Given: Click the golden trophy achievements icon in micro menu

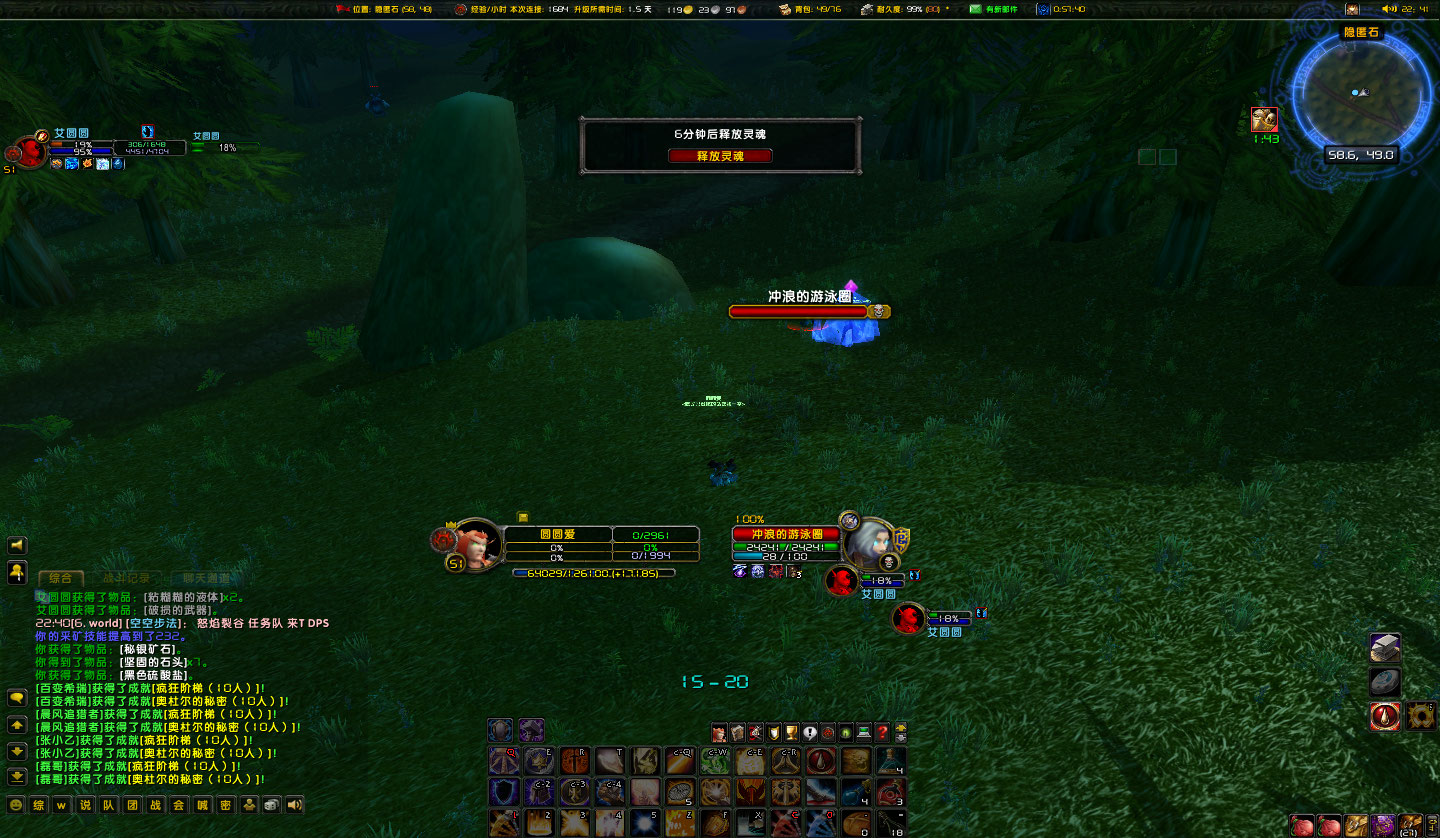Looking at the screenshot, I should click(790, 734).
